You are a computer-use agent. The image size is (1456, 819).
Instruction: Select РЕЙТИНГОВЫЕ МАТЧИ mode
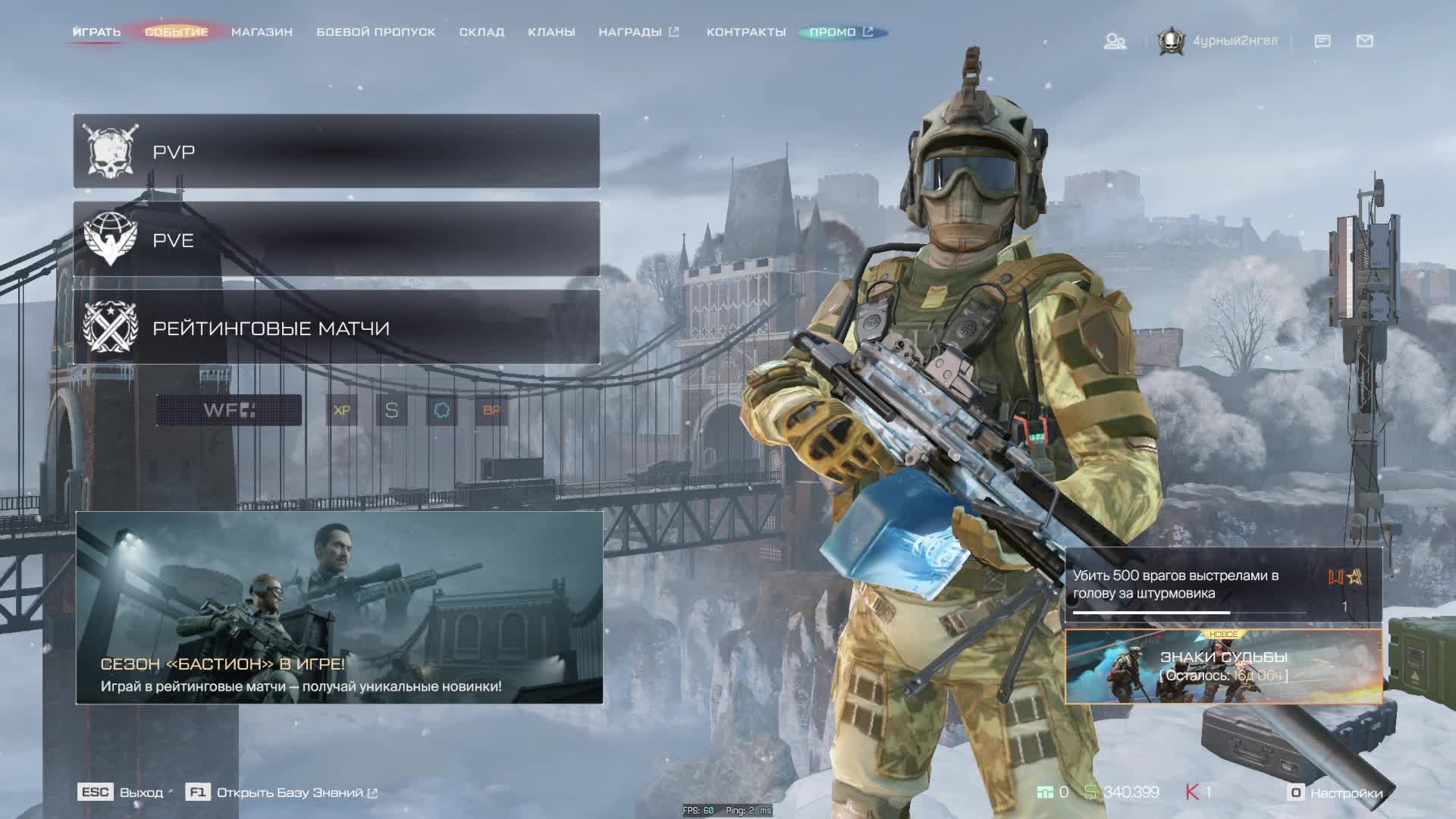click(x=336, y=328)
